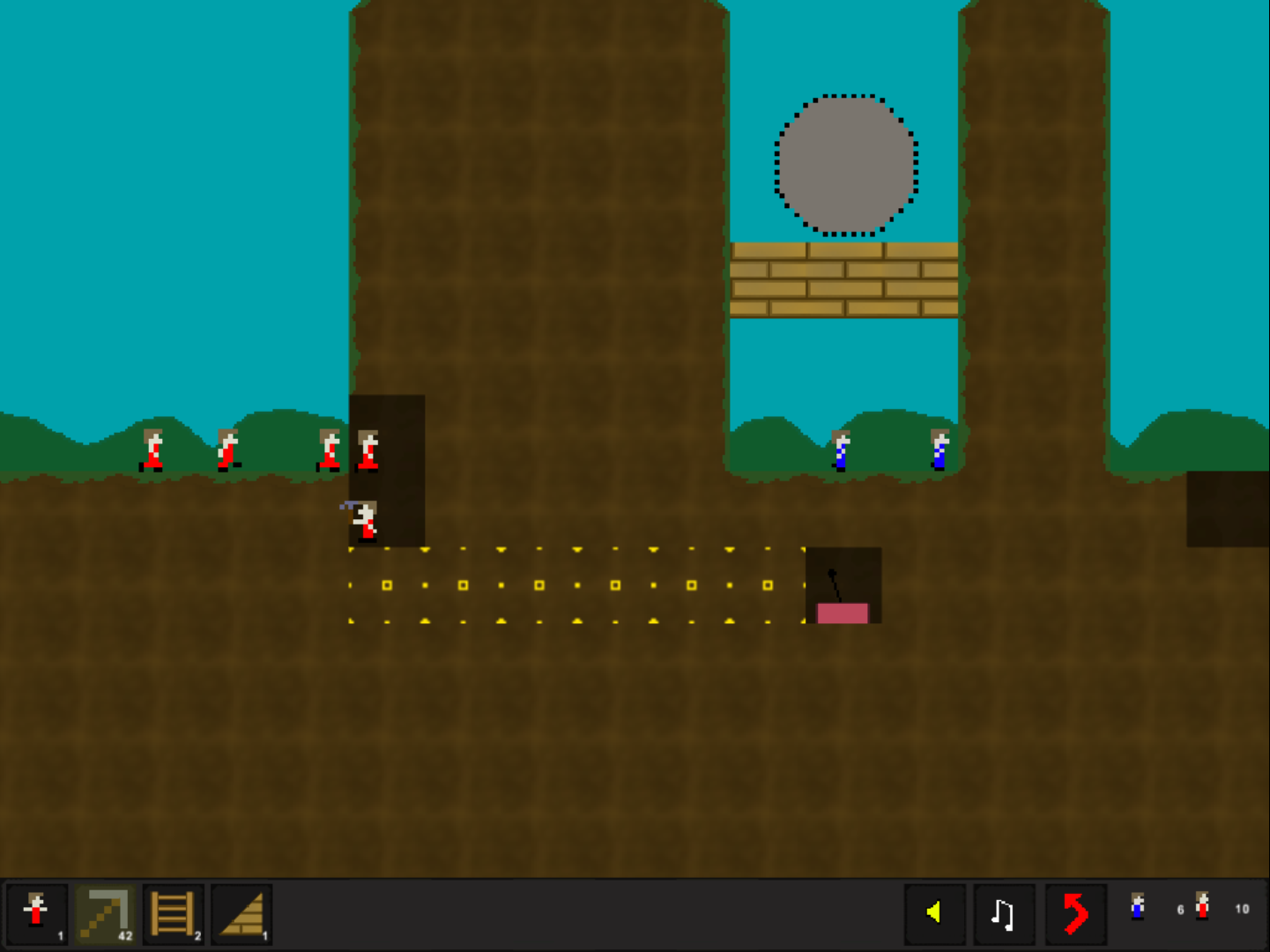Screen dimensions: 1270x952
Task: Select the walker character tool in the toolbar
Action: 36,914
